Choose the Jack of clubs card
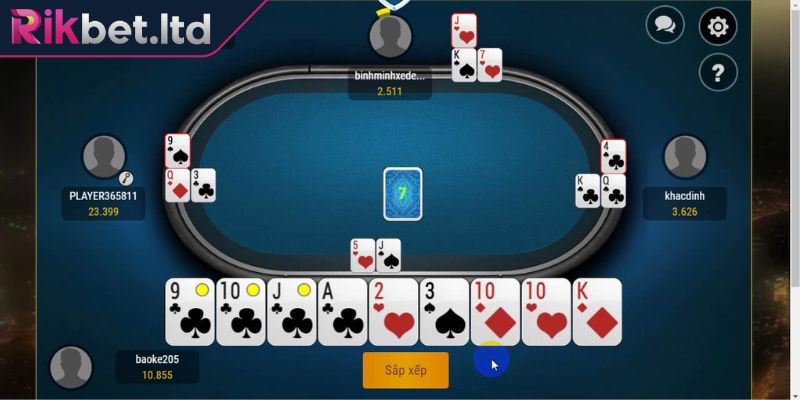The height and width of the screenshot is (400, 800). tap(291, 312)
